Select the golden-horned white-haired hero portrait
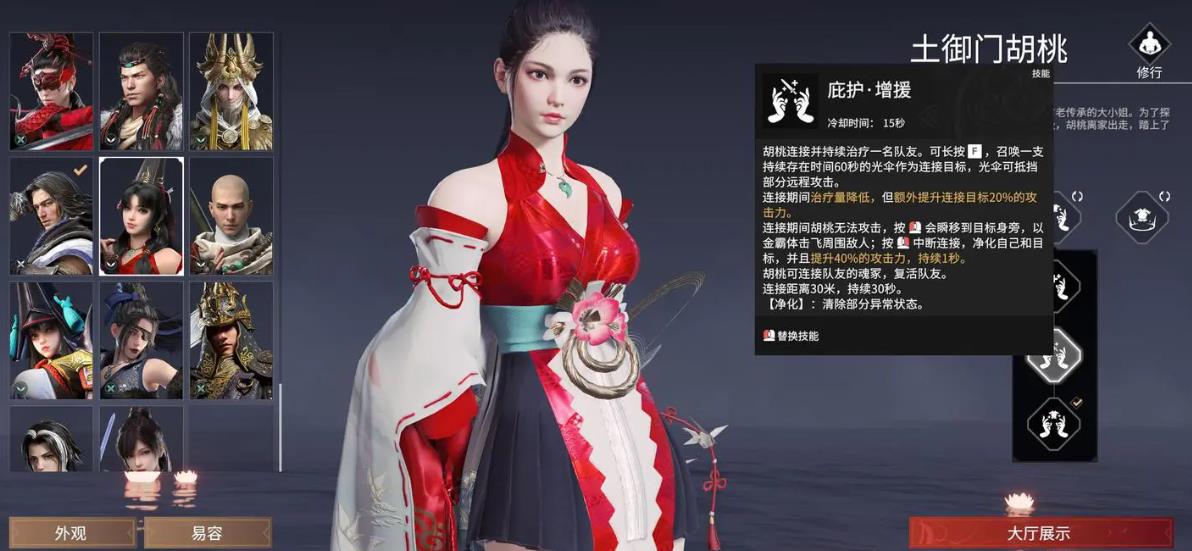The width and height of the screenshot is (1192, 551). click(231, 91)
